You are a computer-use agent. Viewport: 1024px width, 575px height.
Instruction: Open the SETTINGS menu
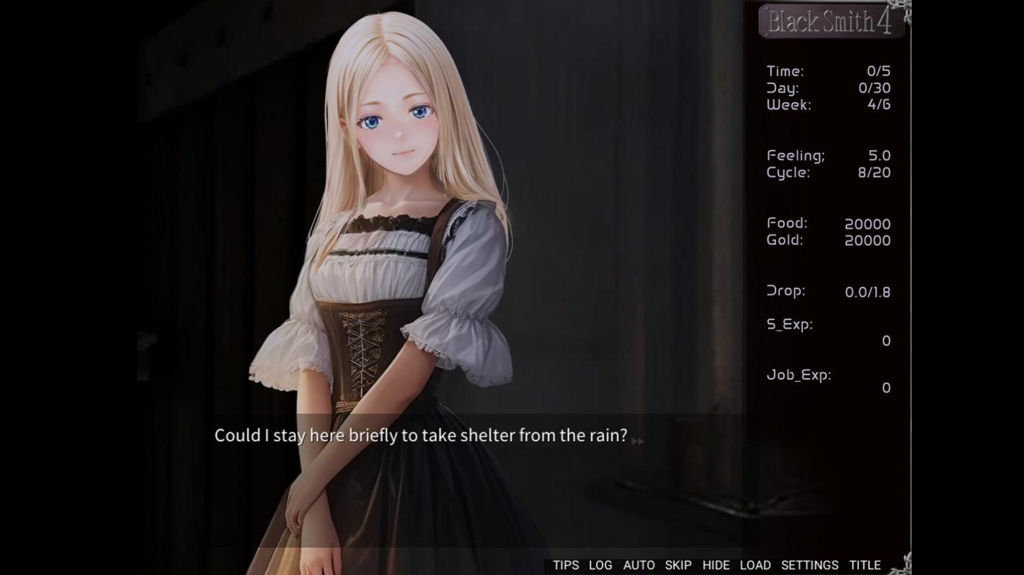point(810,565)
